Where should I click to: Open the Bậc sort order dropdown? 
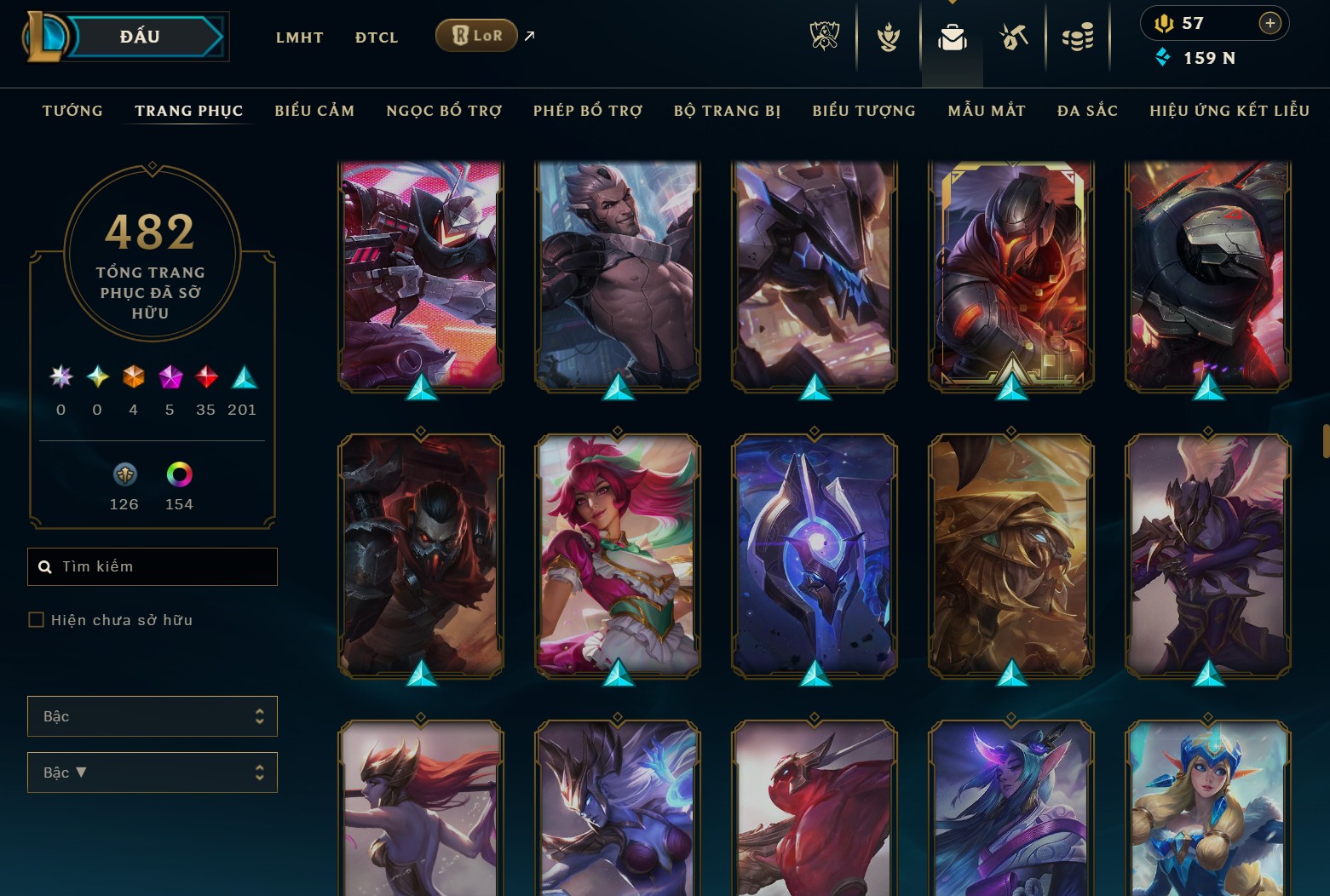coord(152,773)
